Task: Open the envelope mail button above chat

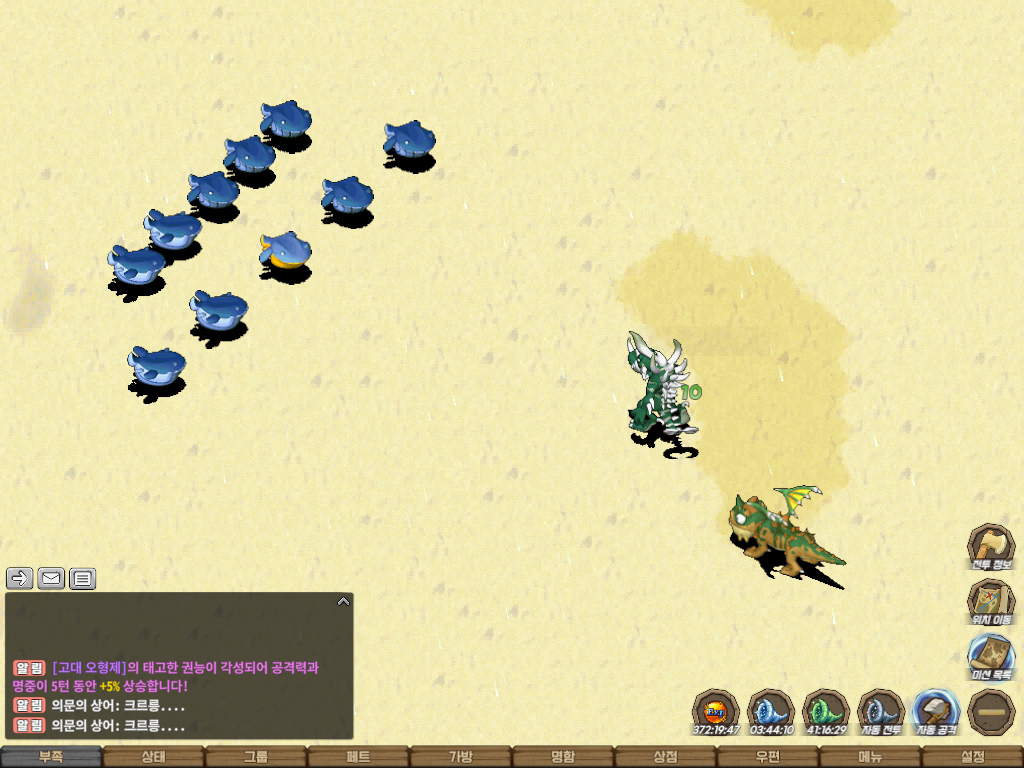Action: [51, 578]
